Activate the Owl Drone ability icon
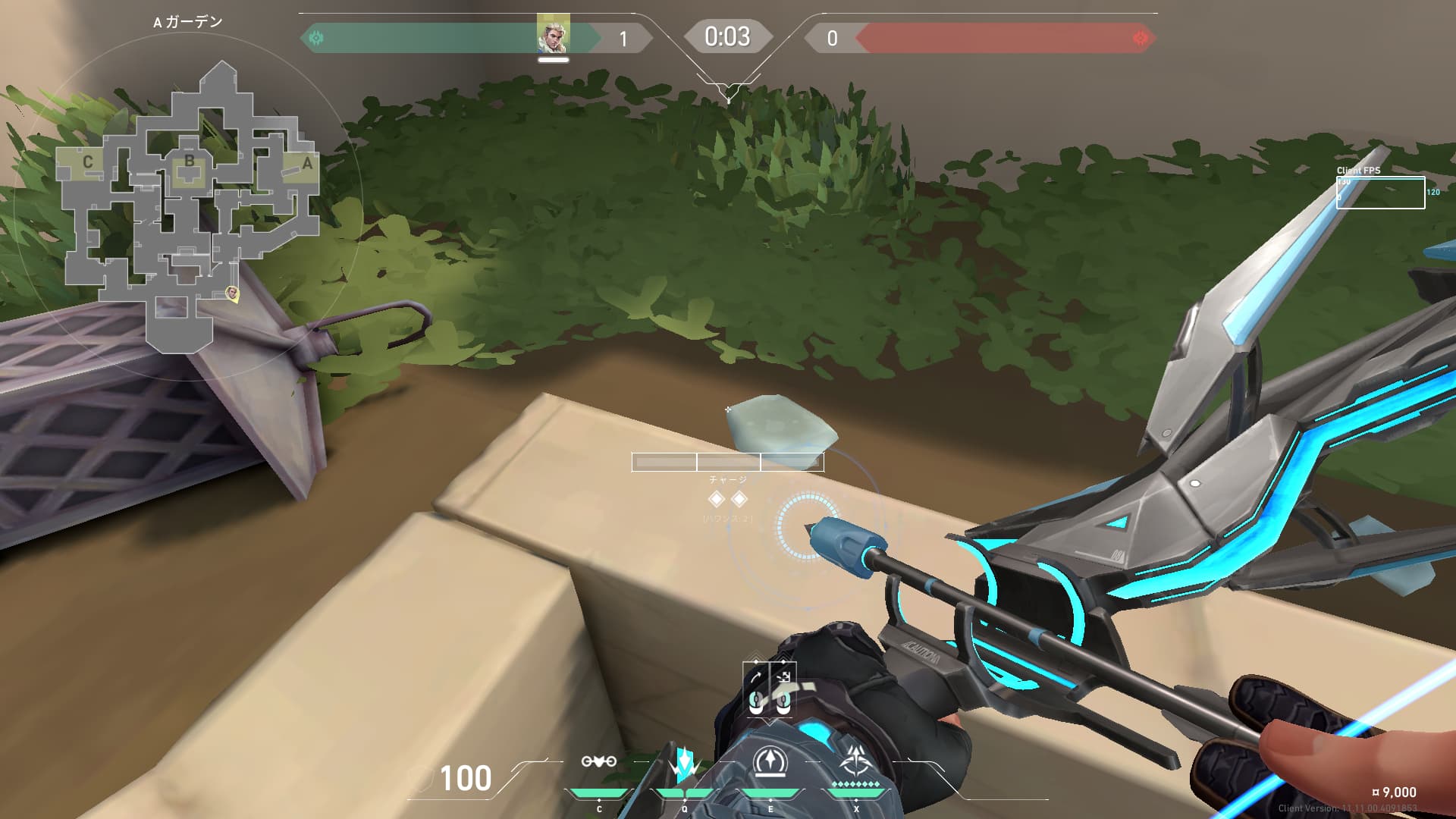 click(x=598, y=762)
